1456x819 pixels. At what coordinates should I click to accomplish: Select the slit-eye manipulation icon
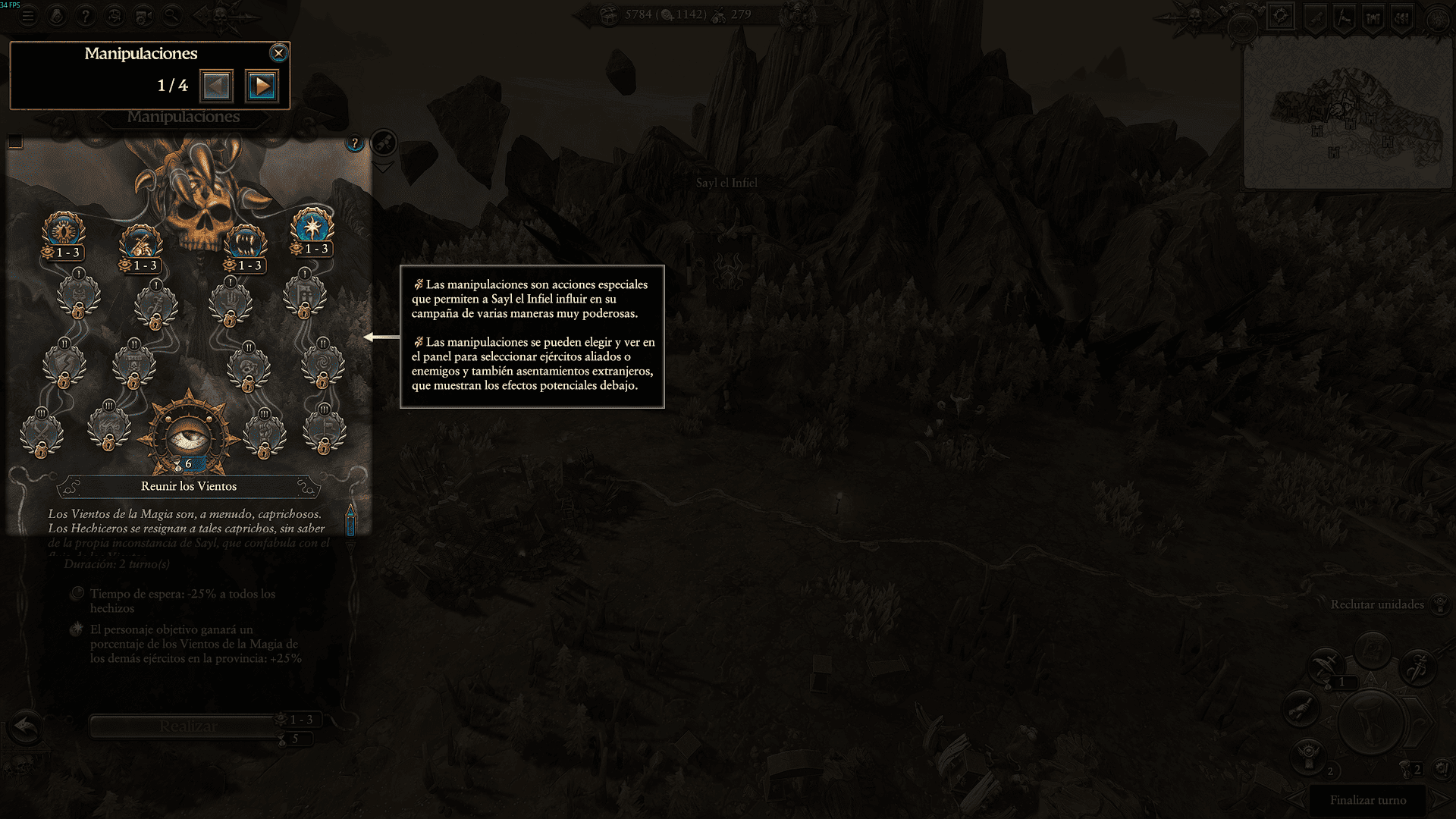[x=64, y=230]
